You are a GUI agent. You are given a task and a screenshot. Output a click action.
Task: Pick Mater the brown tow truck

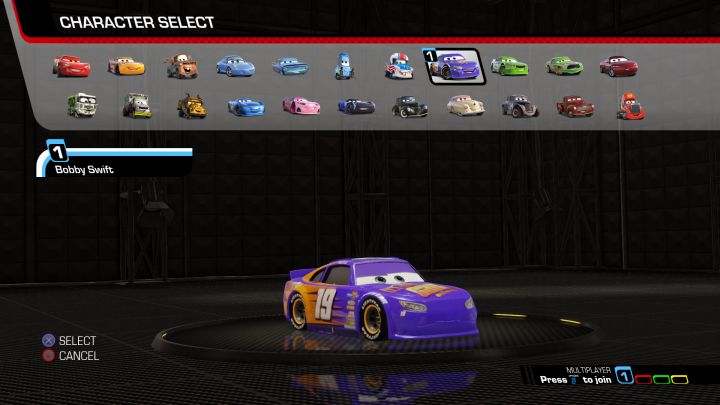[x=182, y=66]
